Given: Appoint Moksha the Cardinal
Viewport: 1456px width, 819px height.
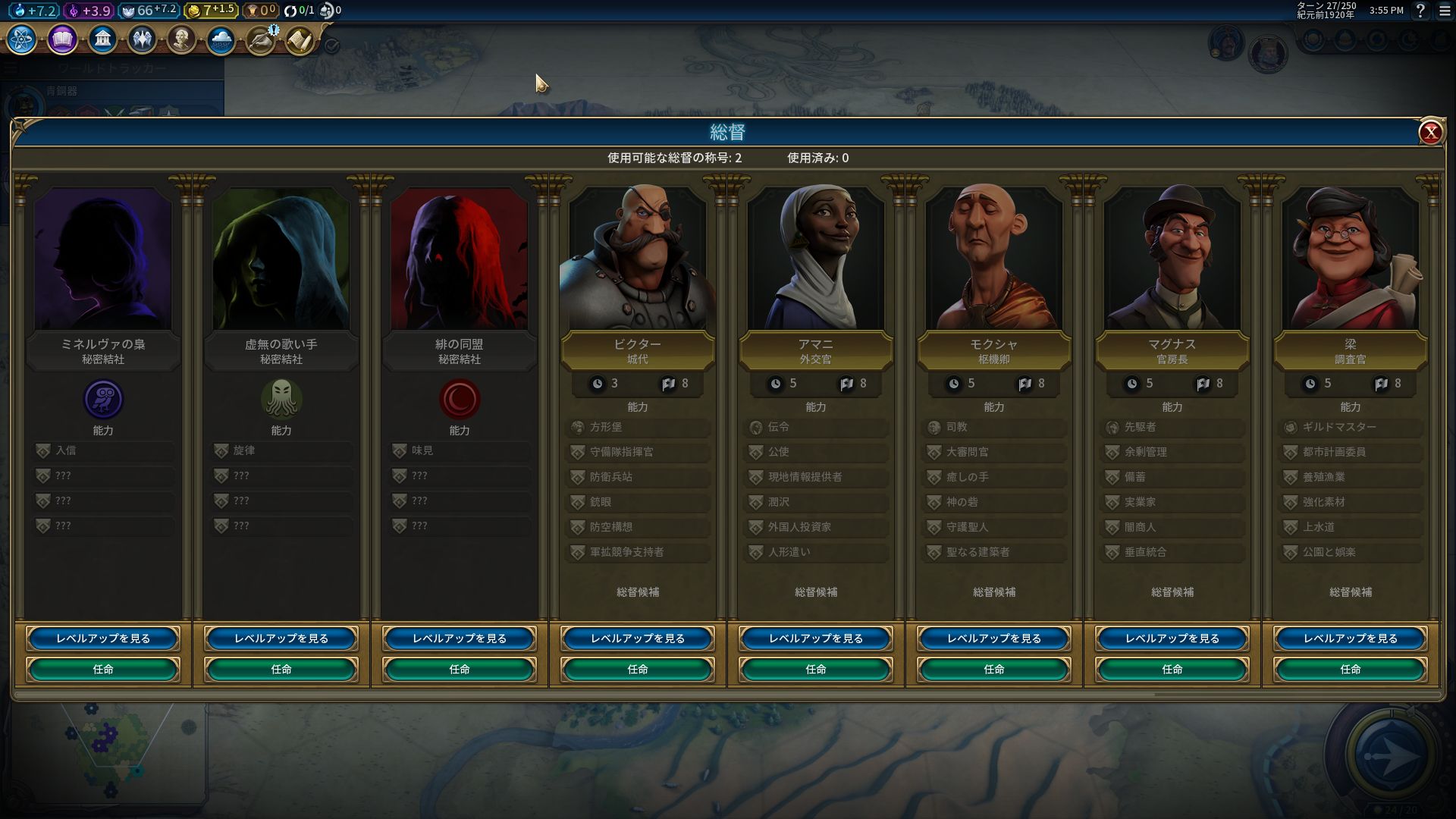Looking at the screenshot, I should pyautogui.click(x=993, y=669).
